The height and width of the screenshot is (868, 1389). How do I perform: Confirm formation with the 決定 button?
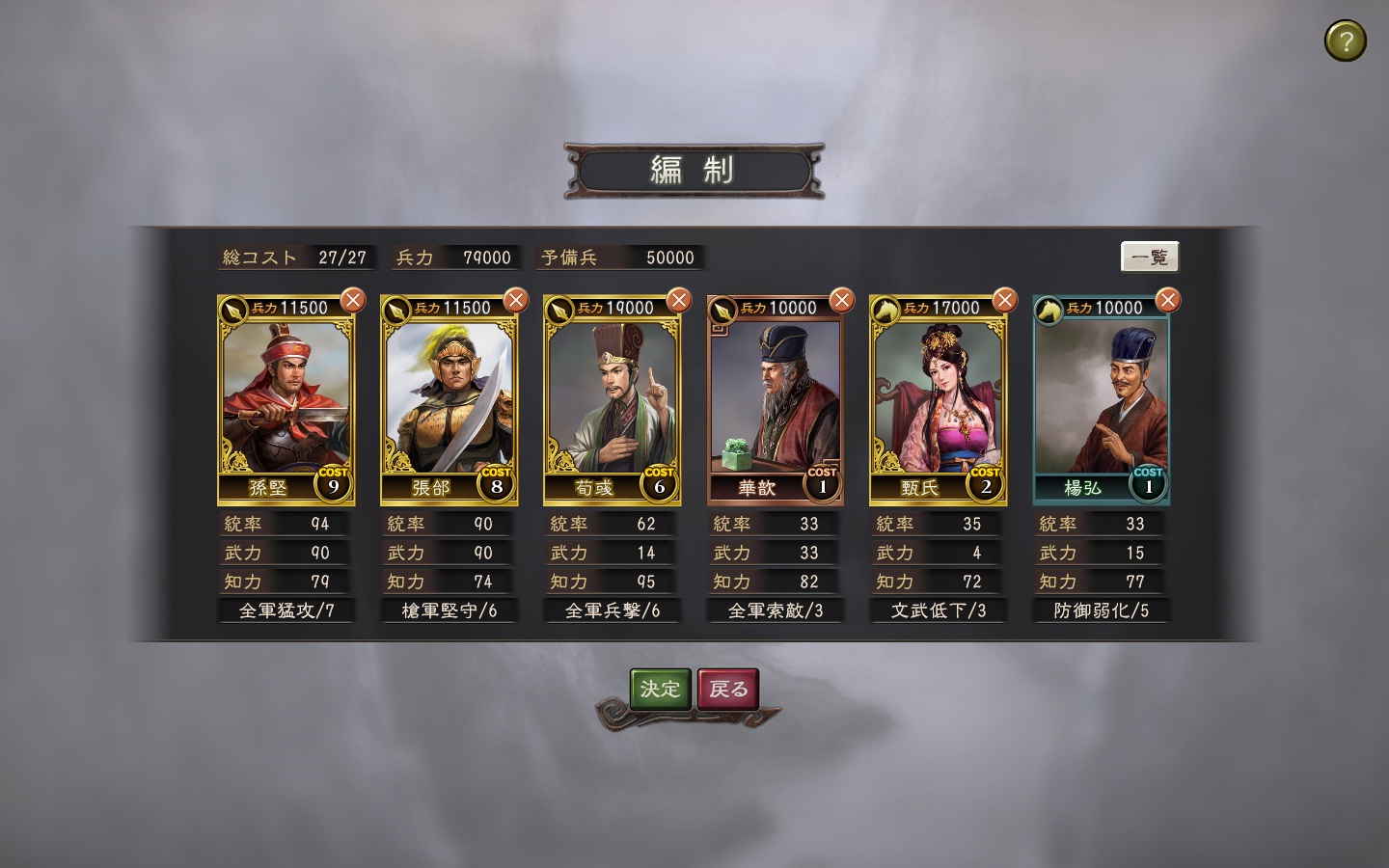661,689
